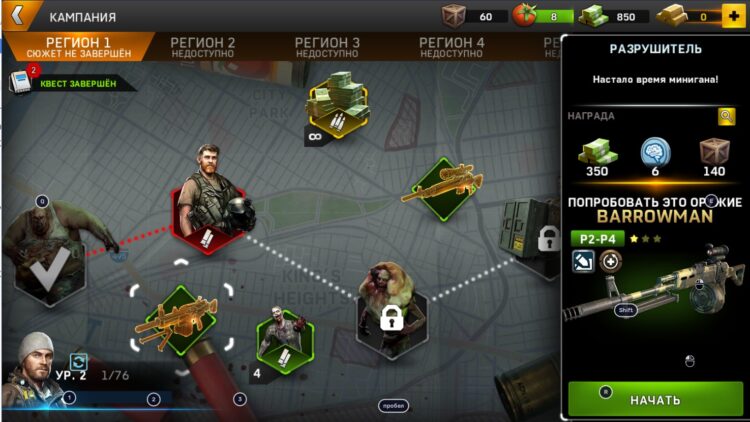Viewport: 750px width, 422px height.
Task: Select the Регион 1 tab
Action: [x=78, y=47]
